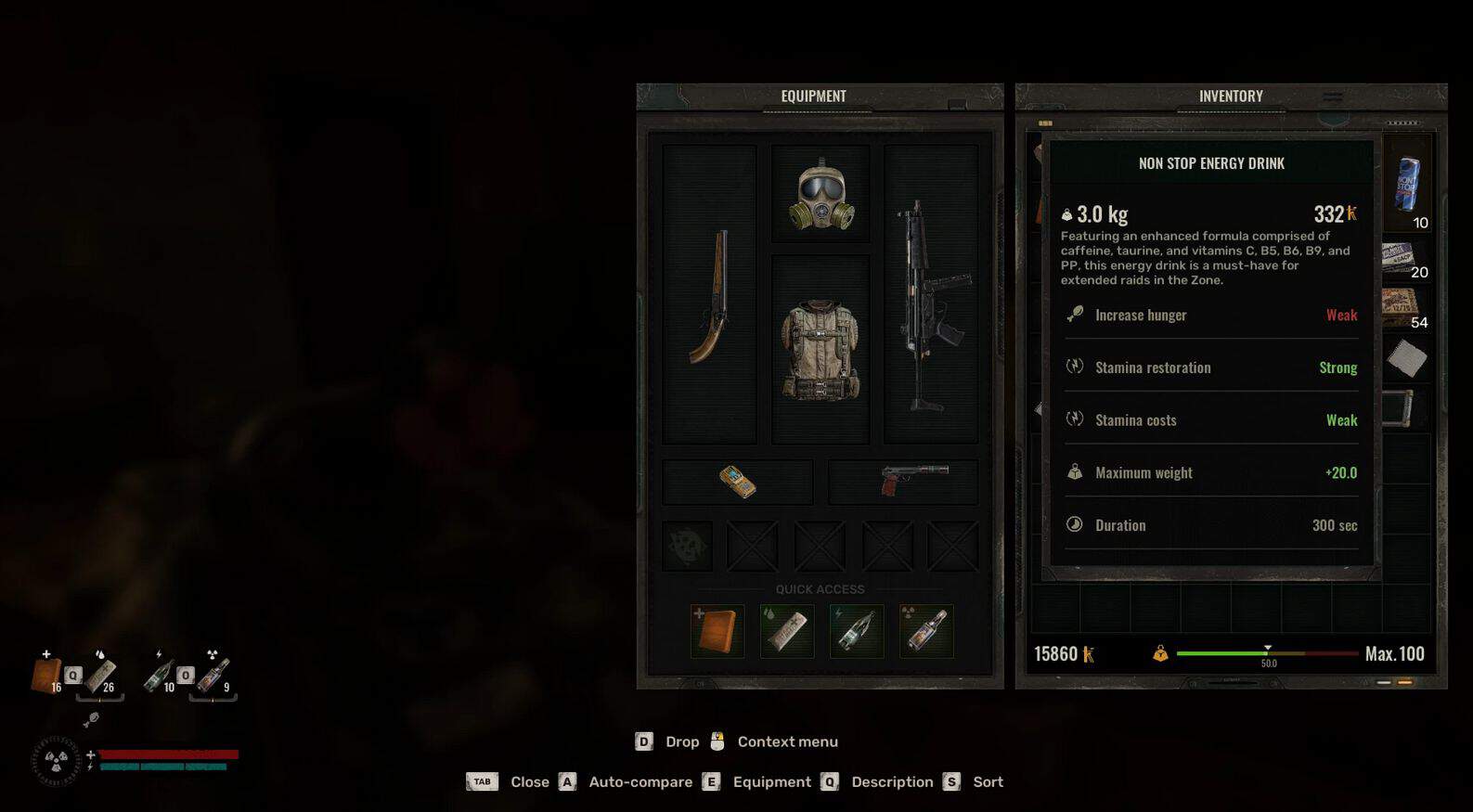Click the equipped body armor vest
Viewport: 1473px width, 812px height.
[820, 350]
